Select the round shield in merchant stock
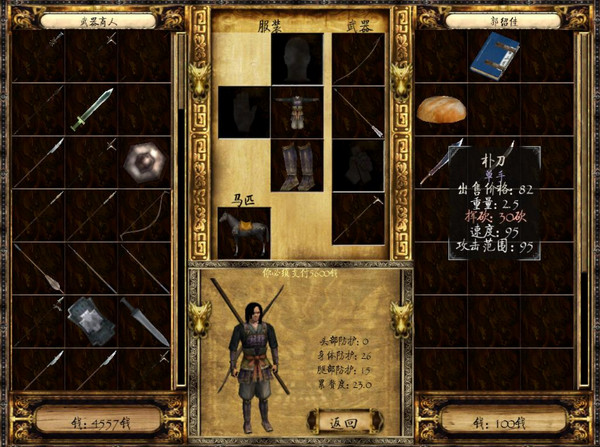600x447 pixels. (x=145, y=162)
